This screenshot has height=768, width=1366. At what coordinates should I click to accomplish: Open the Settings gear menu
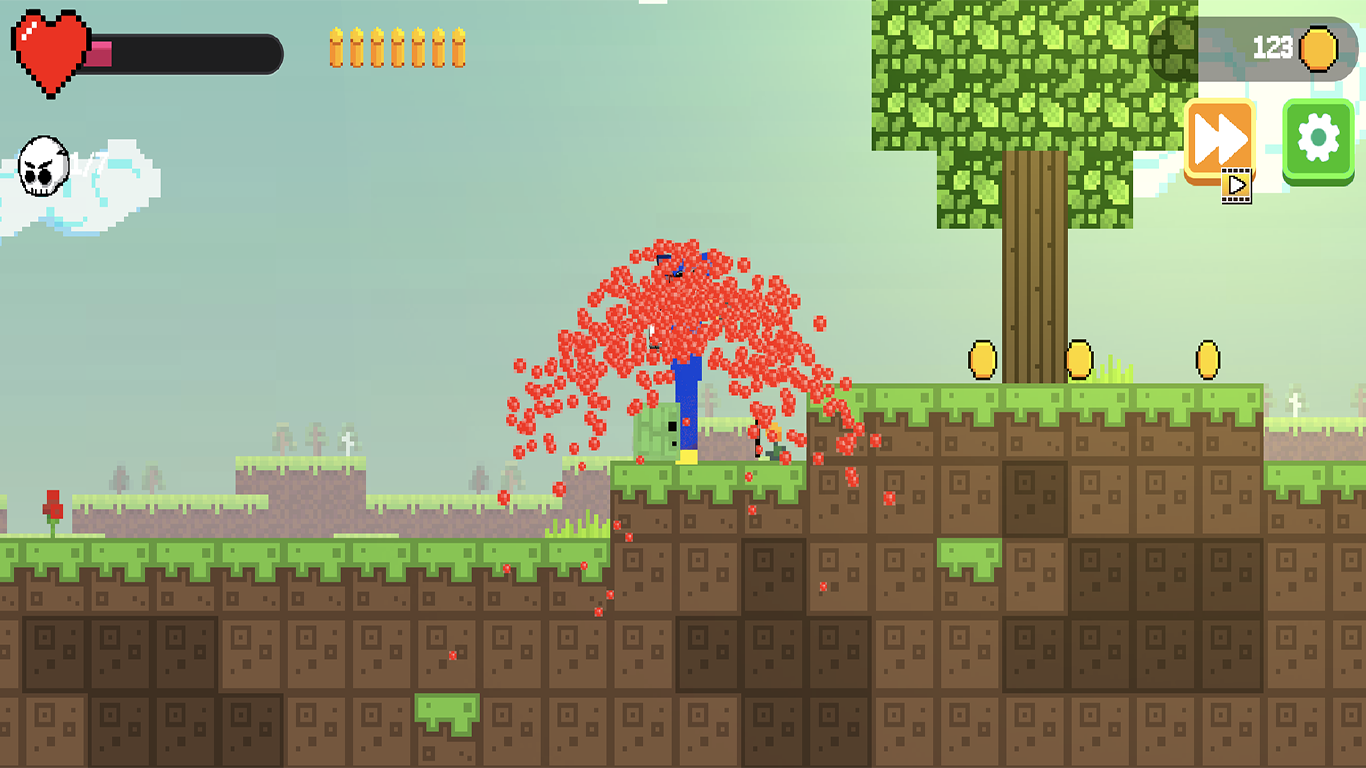[1317, 137]
